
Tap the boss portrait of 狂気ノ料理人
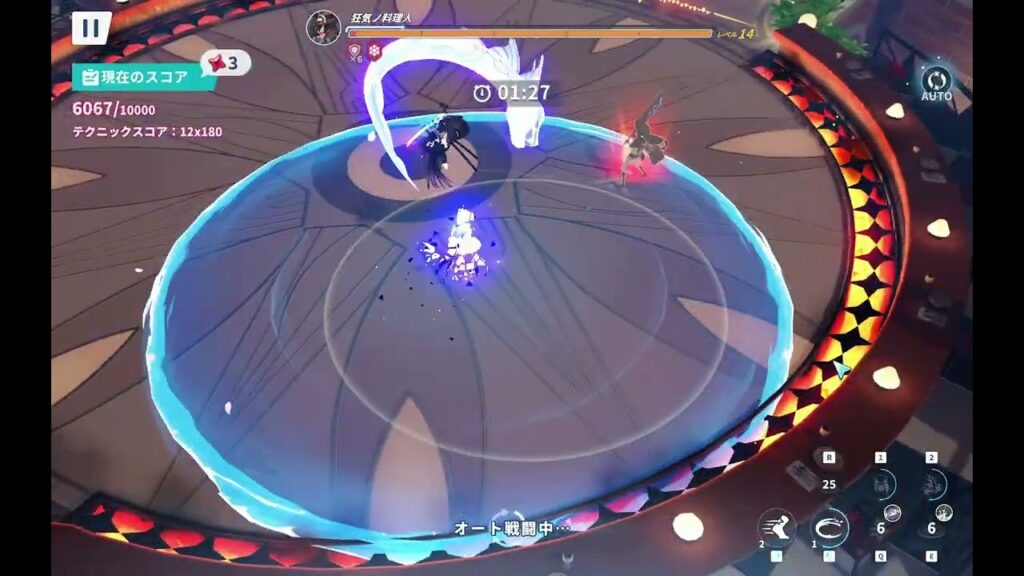tap(323, 26)
